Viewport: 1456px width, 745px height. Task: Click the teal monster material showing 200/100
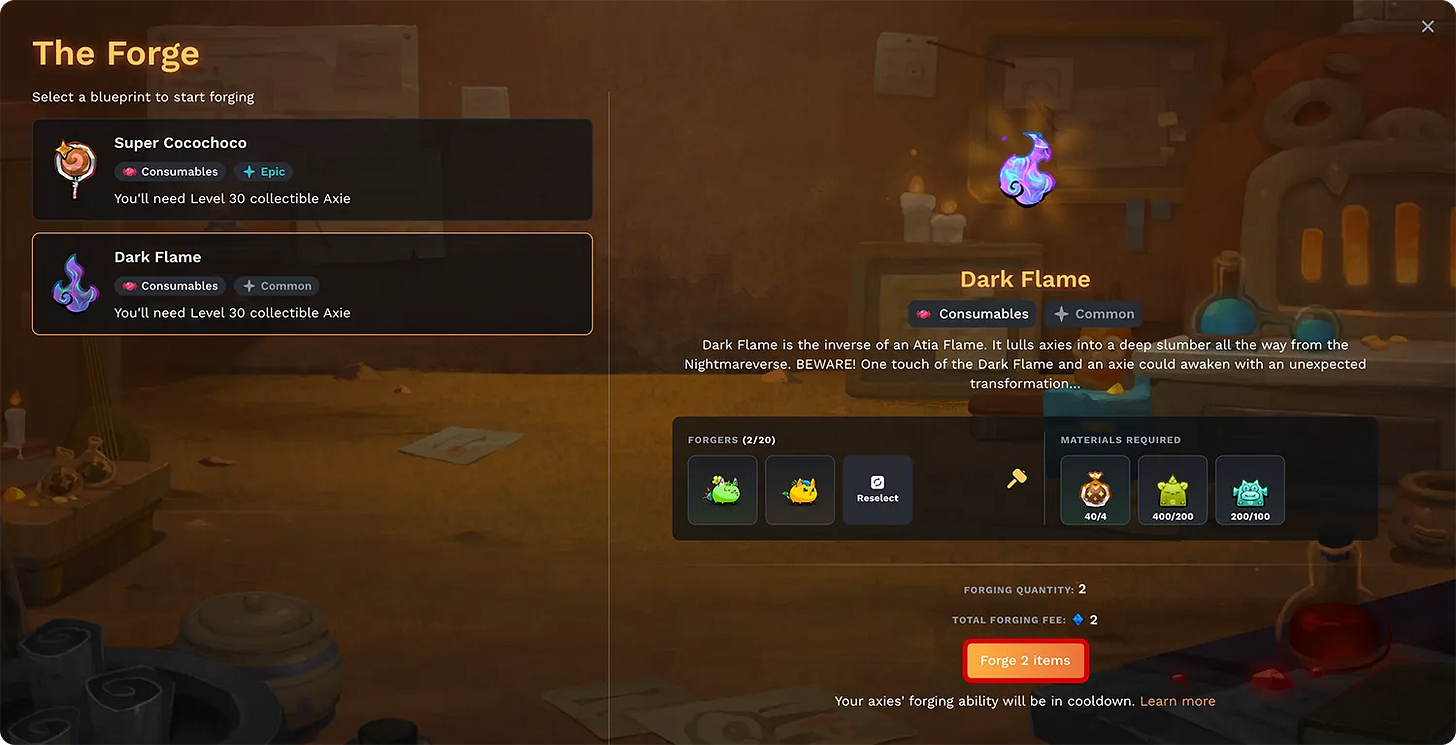[x=1249, y=489]
